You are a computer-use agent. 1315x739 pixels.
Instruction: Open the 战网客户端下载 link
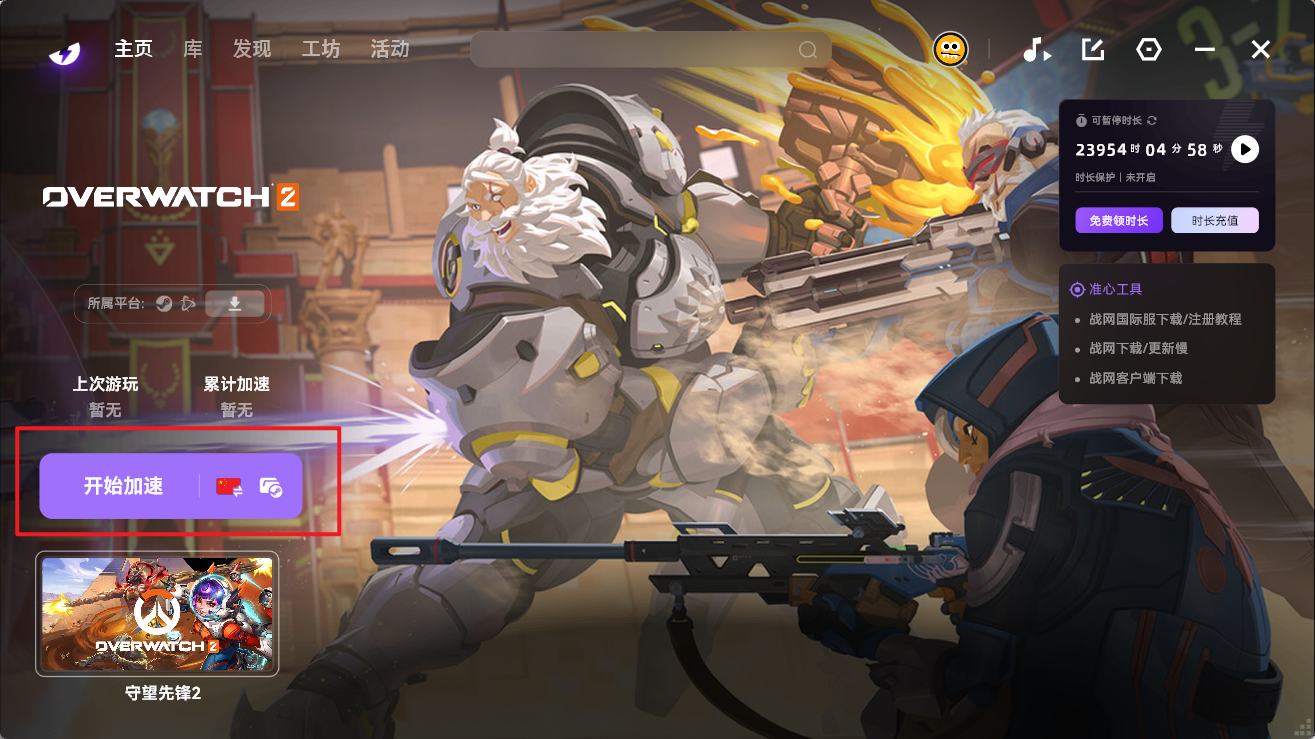point(1135,378)
